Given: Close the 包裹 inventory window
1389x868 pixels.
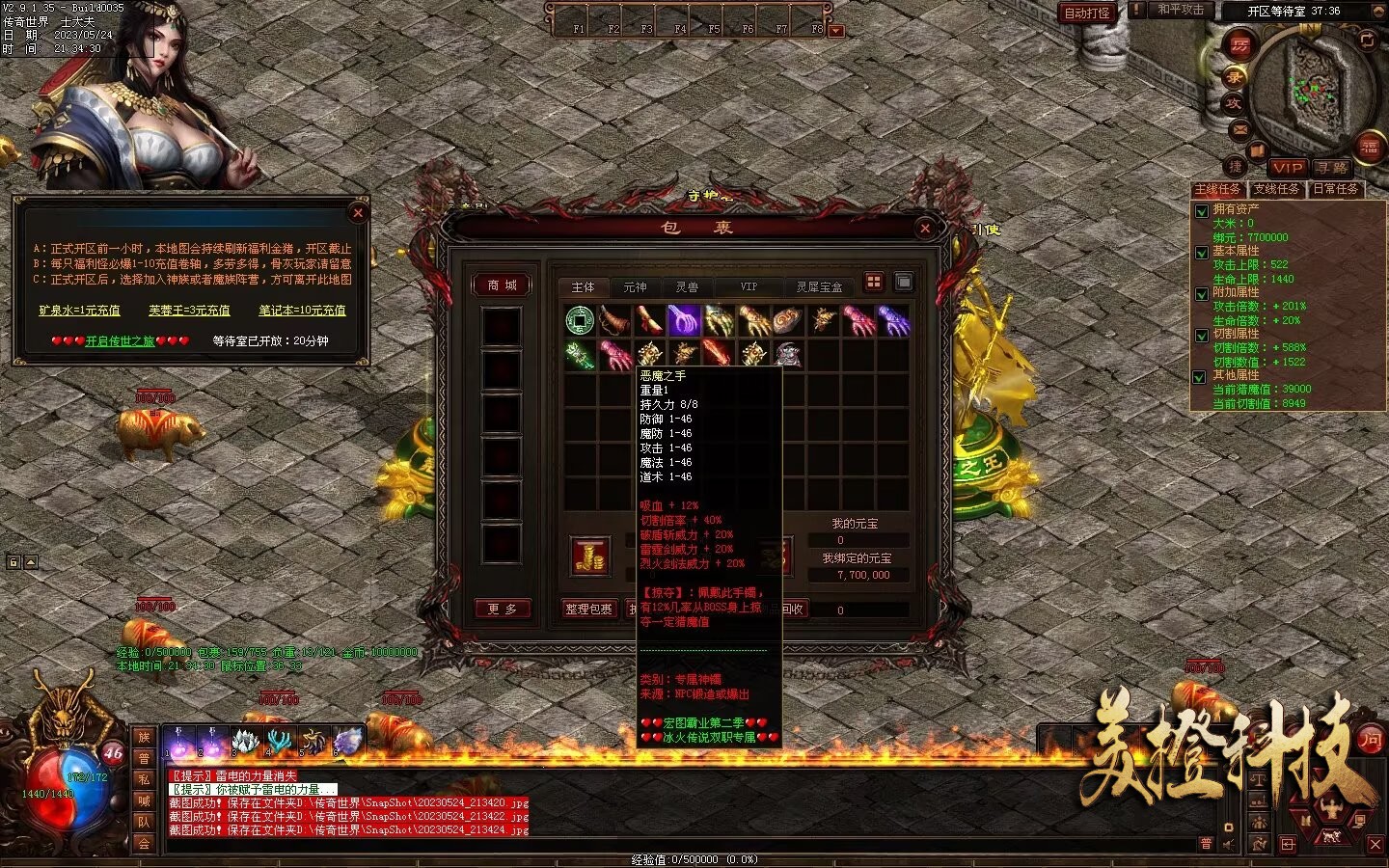Looking at the screenshot, I should tap(925, 228).
